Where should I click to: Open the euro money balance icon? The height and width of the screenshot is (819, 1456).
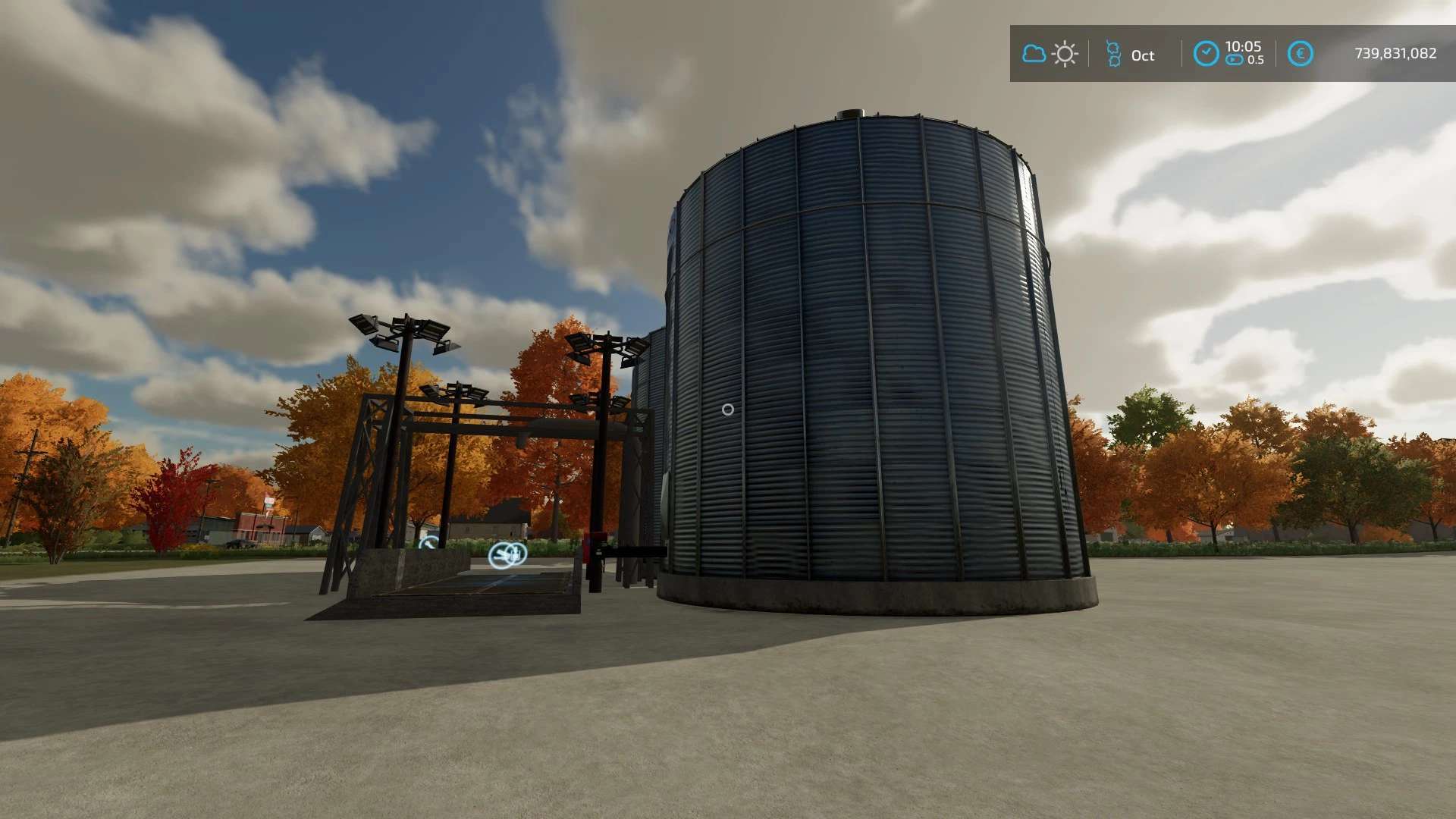click(1300, 54)
